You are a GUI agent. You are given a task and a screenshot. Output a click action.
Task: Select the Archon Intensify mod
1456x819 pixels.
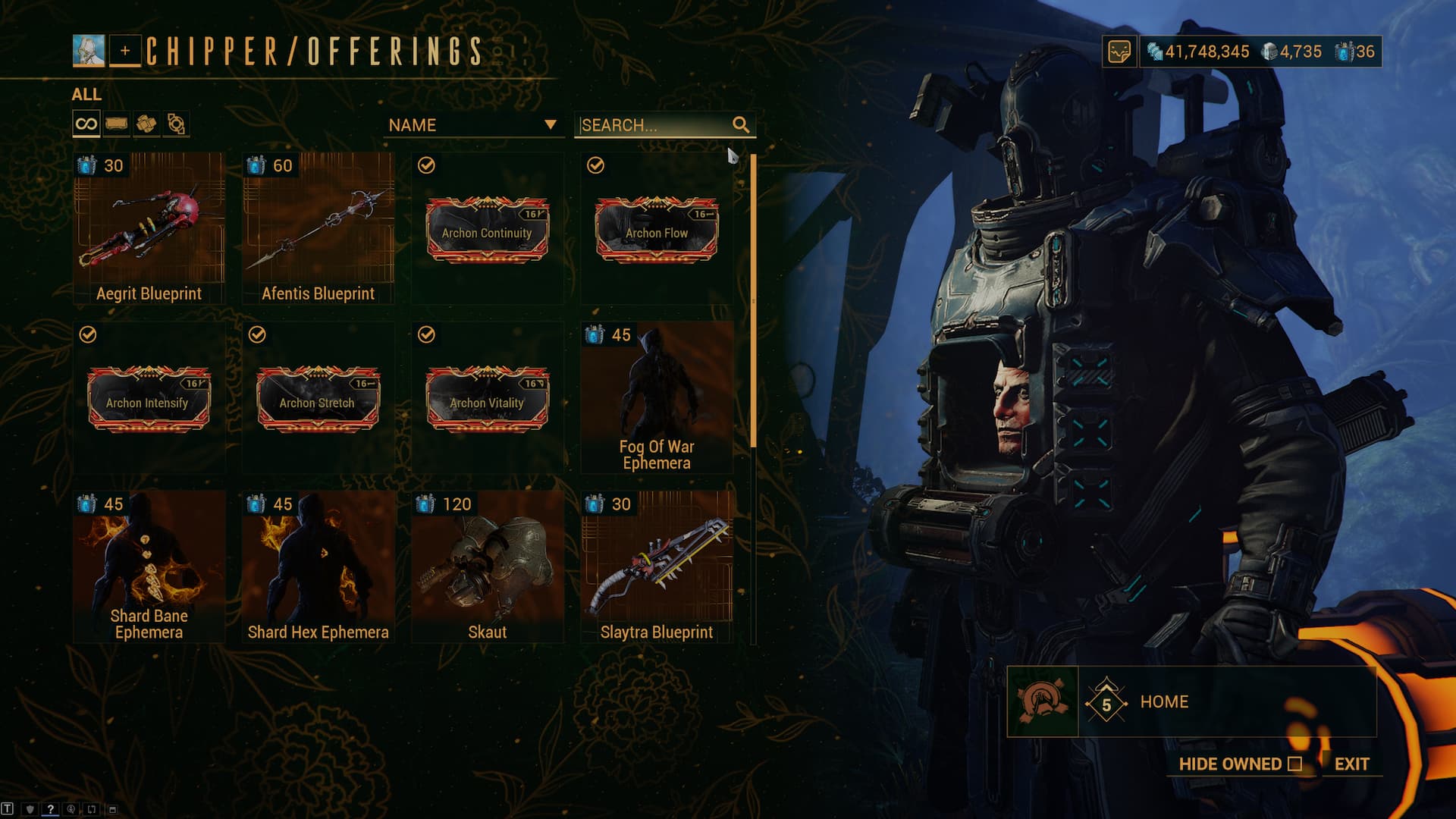149,399
